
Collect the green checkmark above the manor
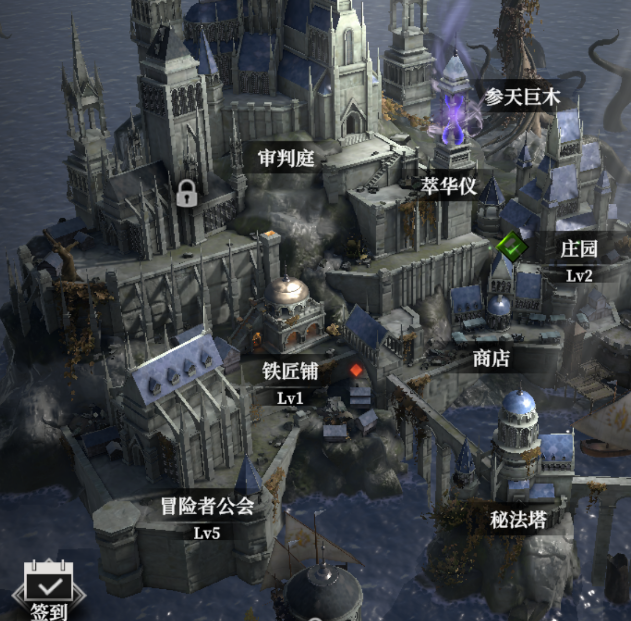[513, 243]
